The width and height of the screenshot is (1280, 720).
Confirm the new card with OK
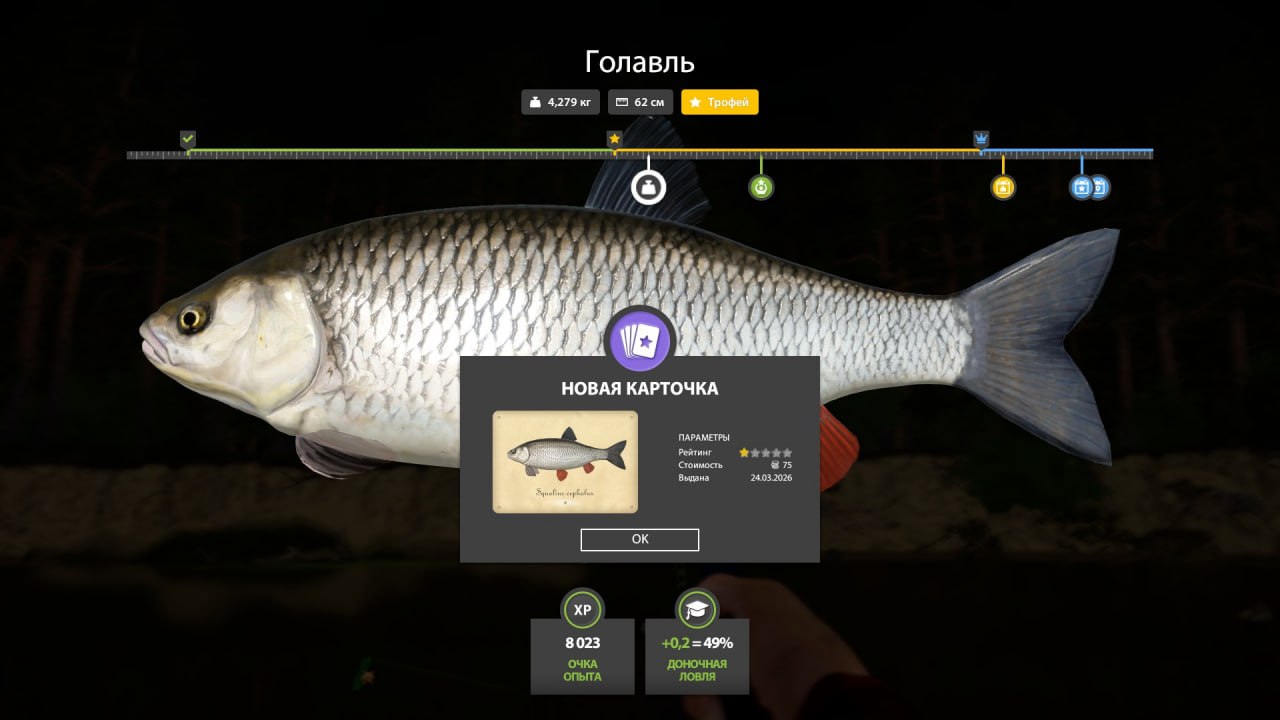tap(640, 539)
